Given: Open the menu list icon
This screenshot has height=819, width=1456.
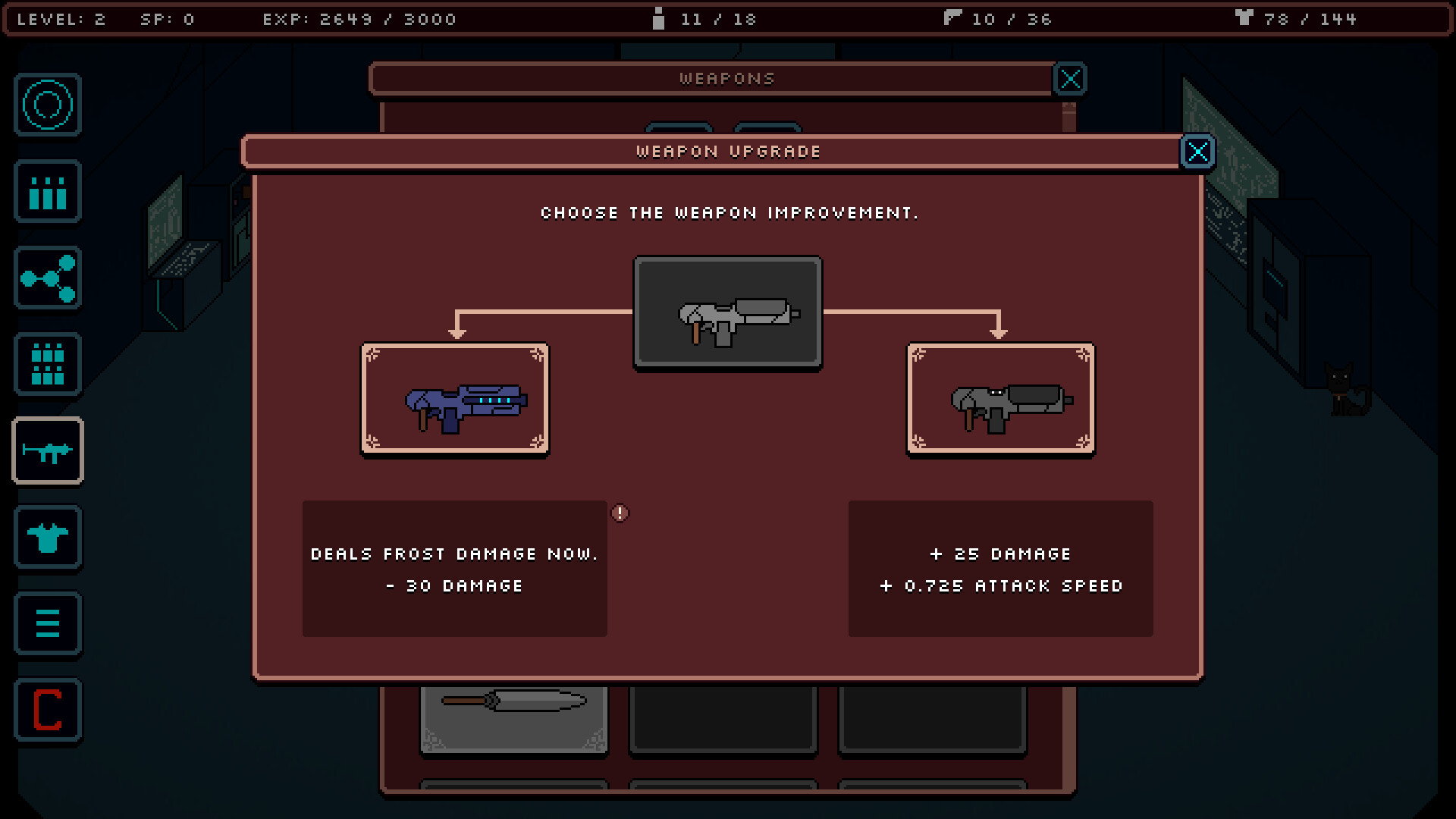Looking at the screenshot, I should 47,624.
